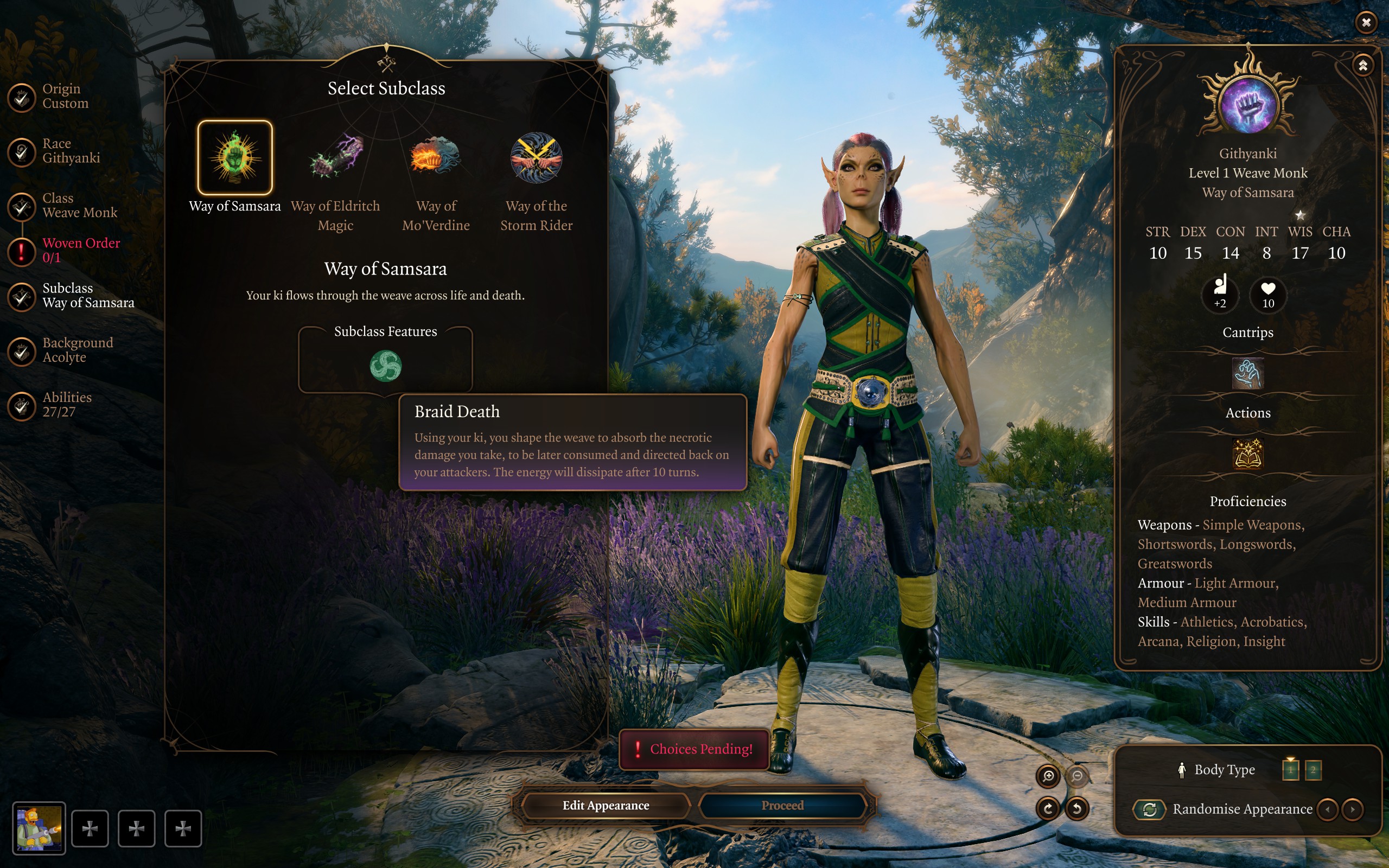This screenshot has height=868, width=1389.
Task: Open the Origin step
Action: 23,97
